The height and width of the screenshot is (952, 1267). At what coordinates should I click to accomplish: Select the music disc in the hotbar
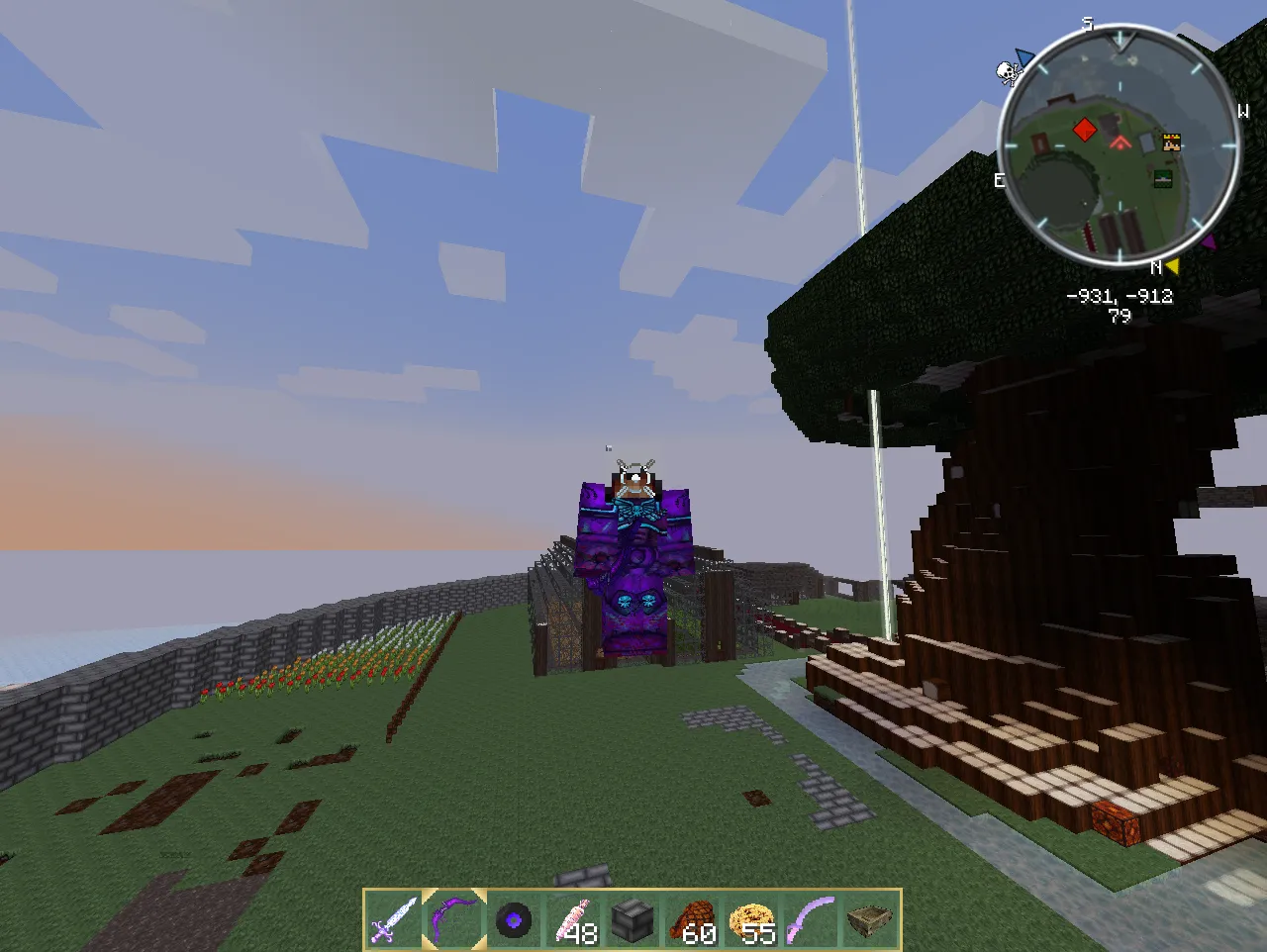pos(515,921)
